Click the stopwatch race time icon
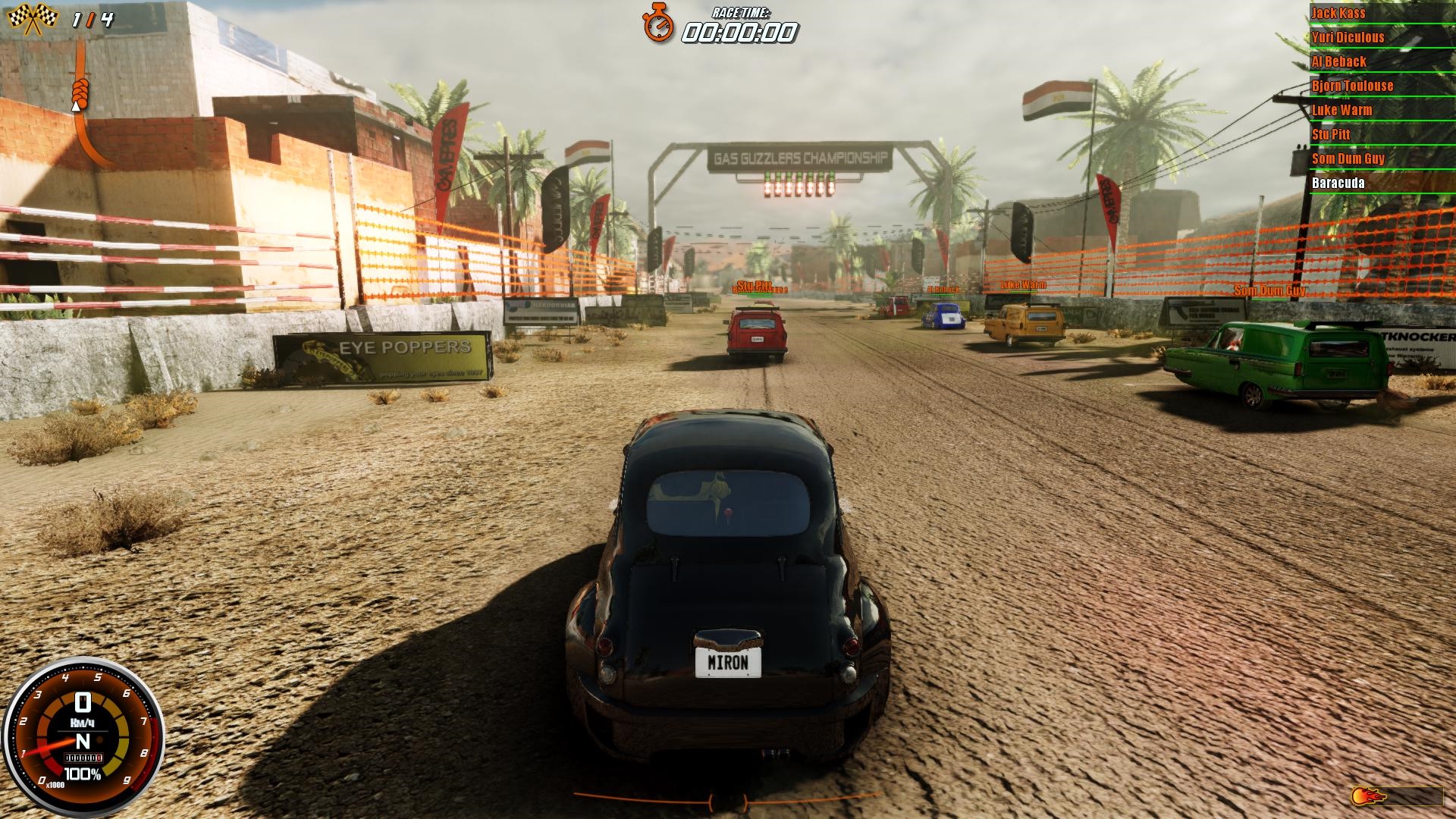 point(658,24)
